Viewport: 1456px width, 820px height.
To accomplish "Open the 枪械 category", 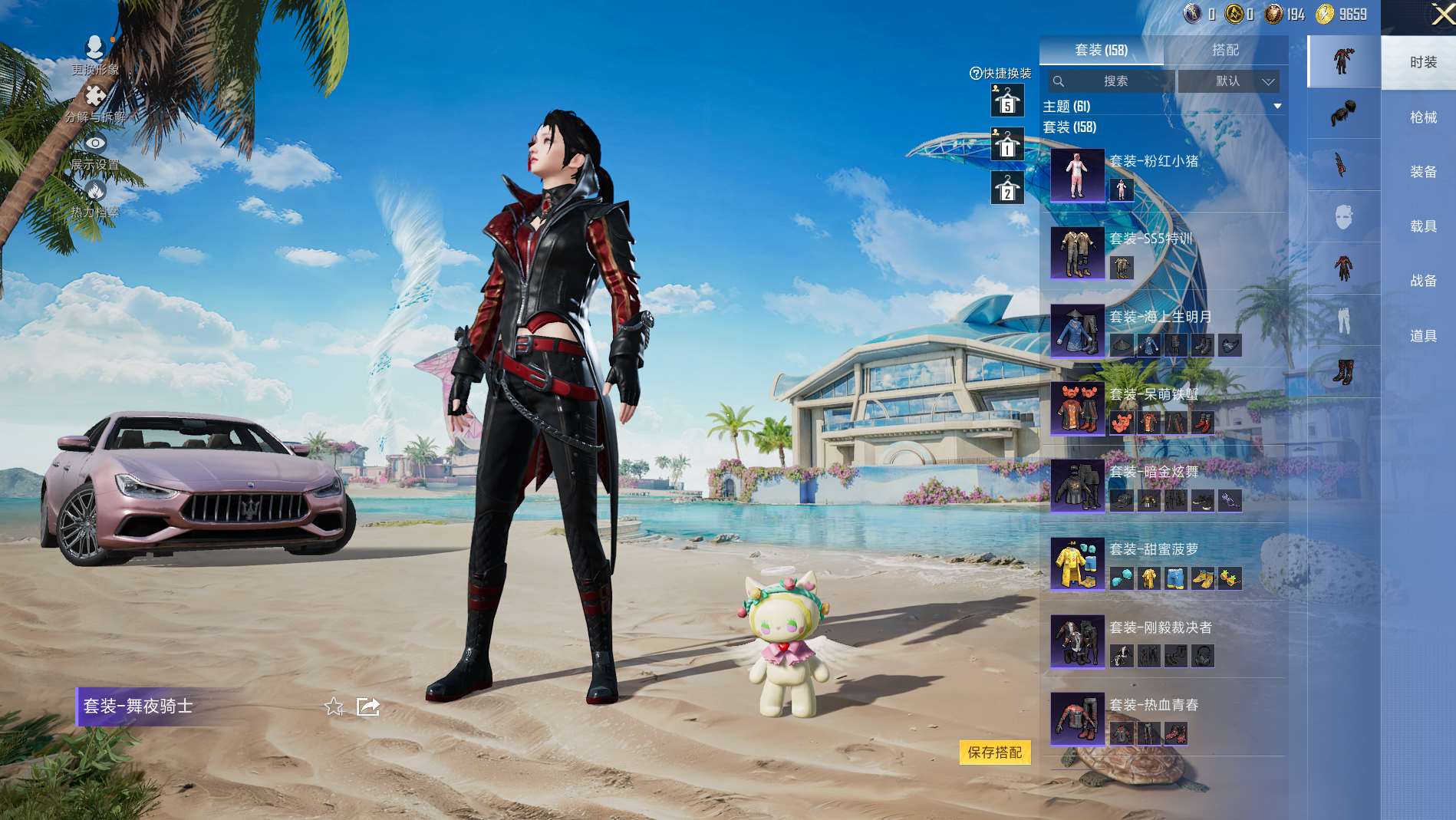I will point(1422,117).
